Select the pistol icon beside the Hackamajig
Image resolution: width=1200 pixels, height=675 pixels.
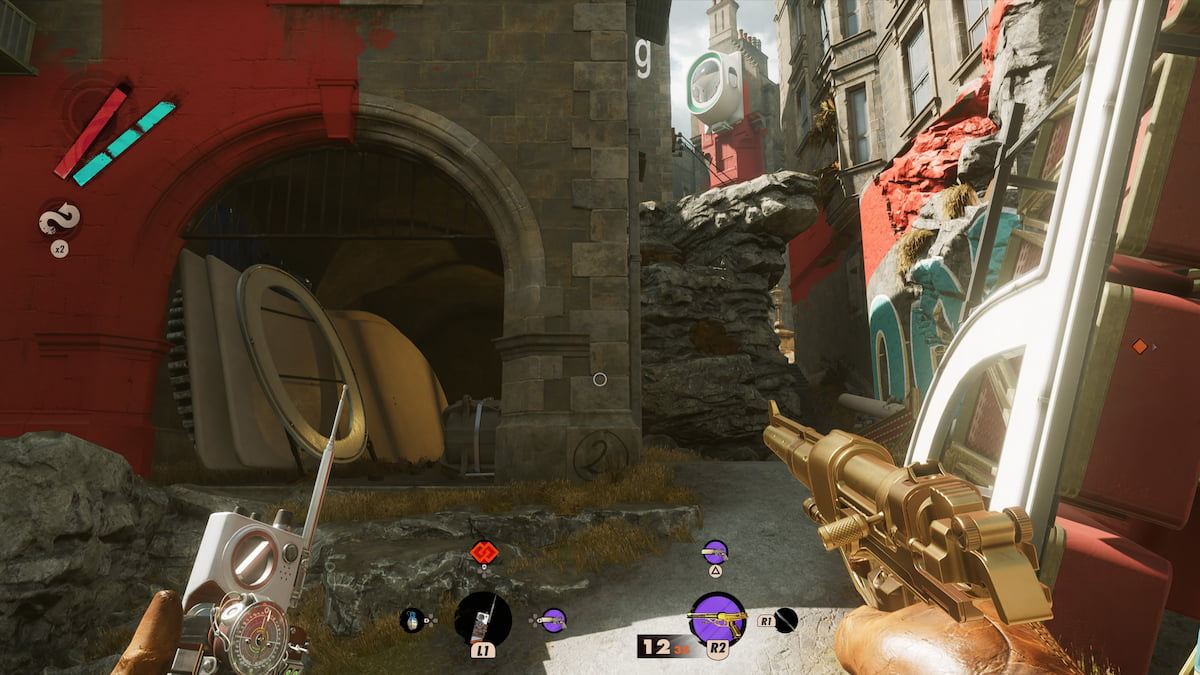click(x=553, y=620)
